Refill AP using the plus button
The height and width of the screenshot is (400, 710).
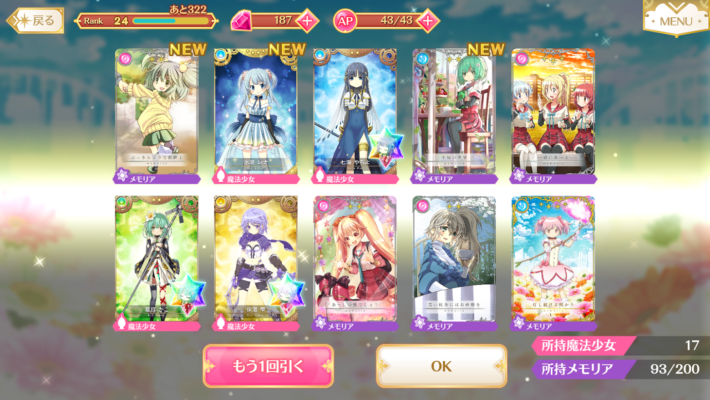428,20
